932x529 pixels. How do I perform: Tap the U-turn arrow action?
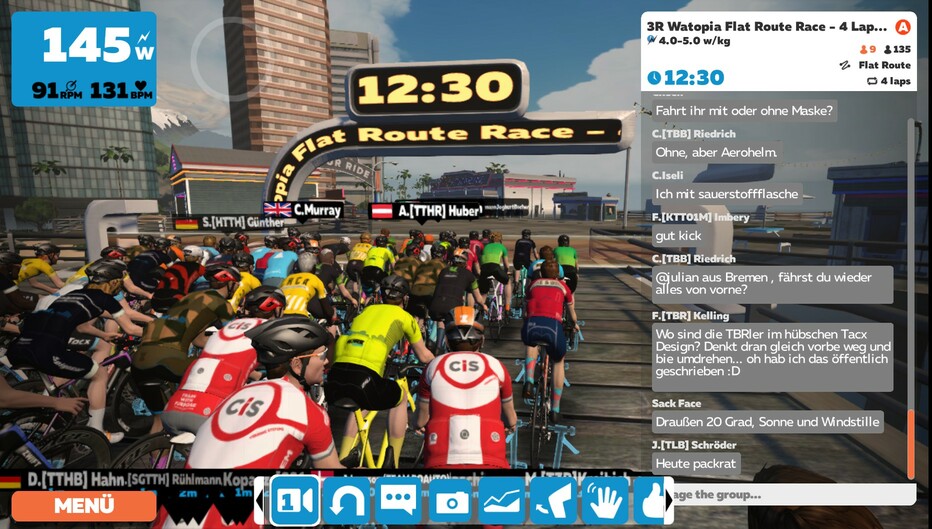click(346, 502)
